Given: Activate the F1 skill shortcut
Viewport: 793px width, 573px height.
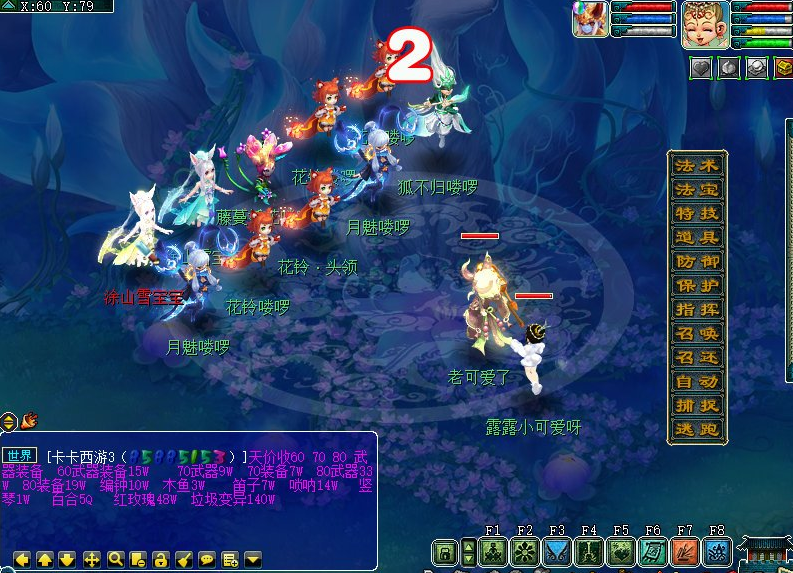Looking at the screenshot, I should coord(493,551).
